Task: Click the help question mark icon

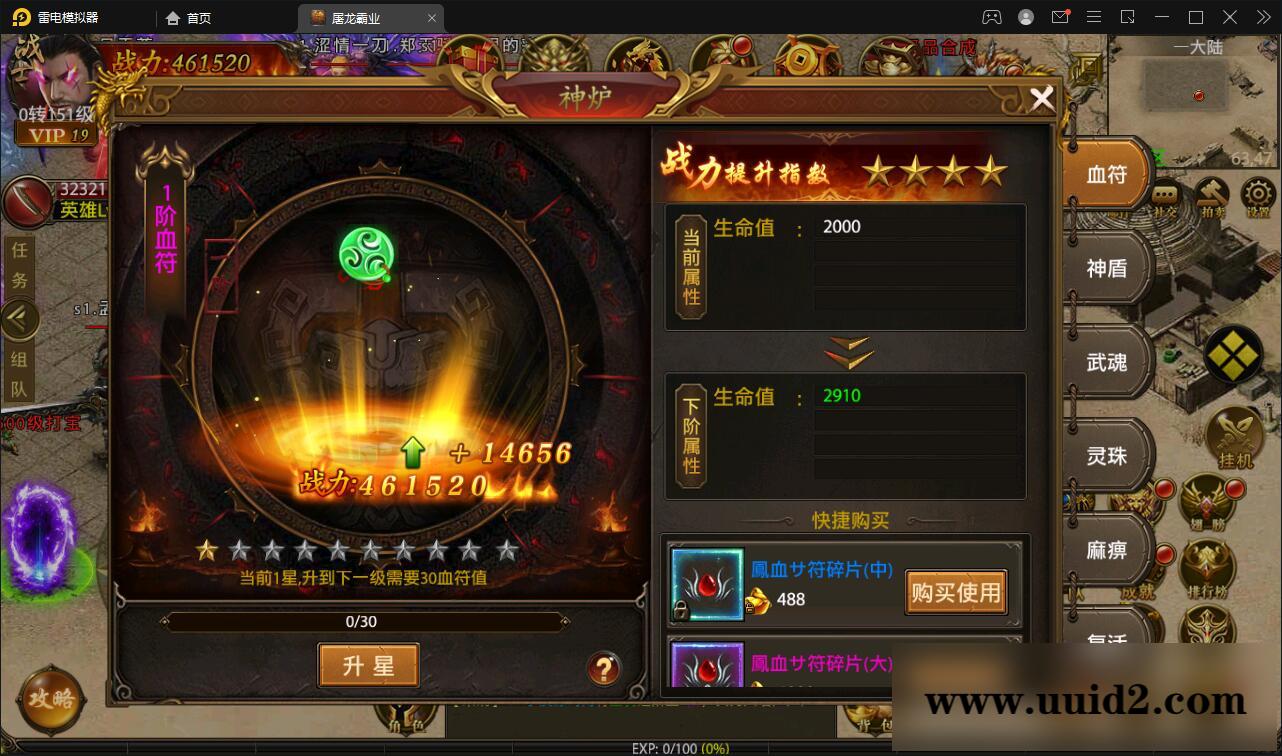Action: coord(603,671)
